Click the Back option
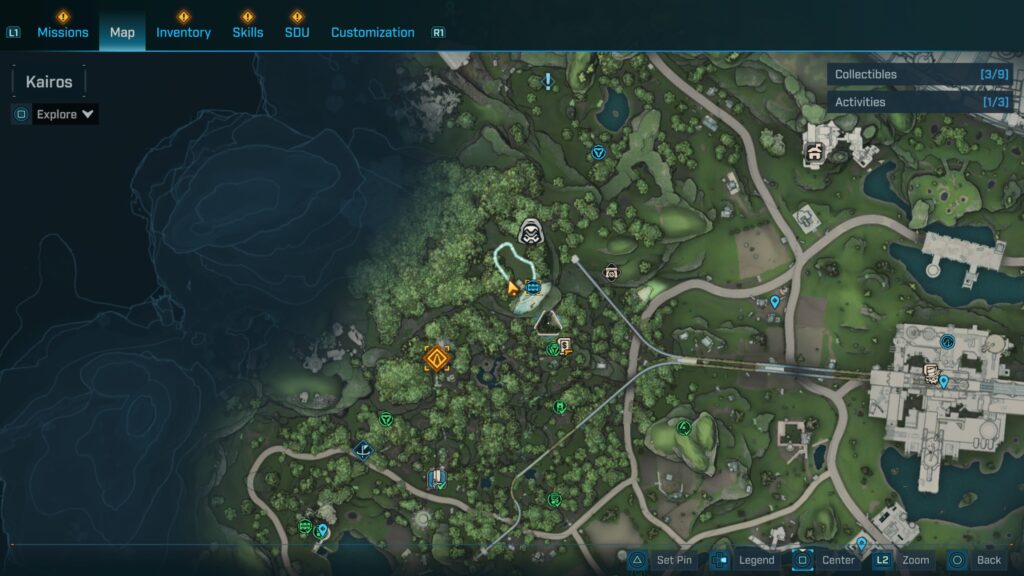This screenshot has width=1024, height=576. [975, 560]
